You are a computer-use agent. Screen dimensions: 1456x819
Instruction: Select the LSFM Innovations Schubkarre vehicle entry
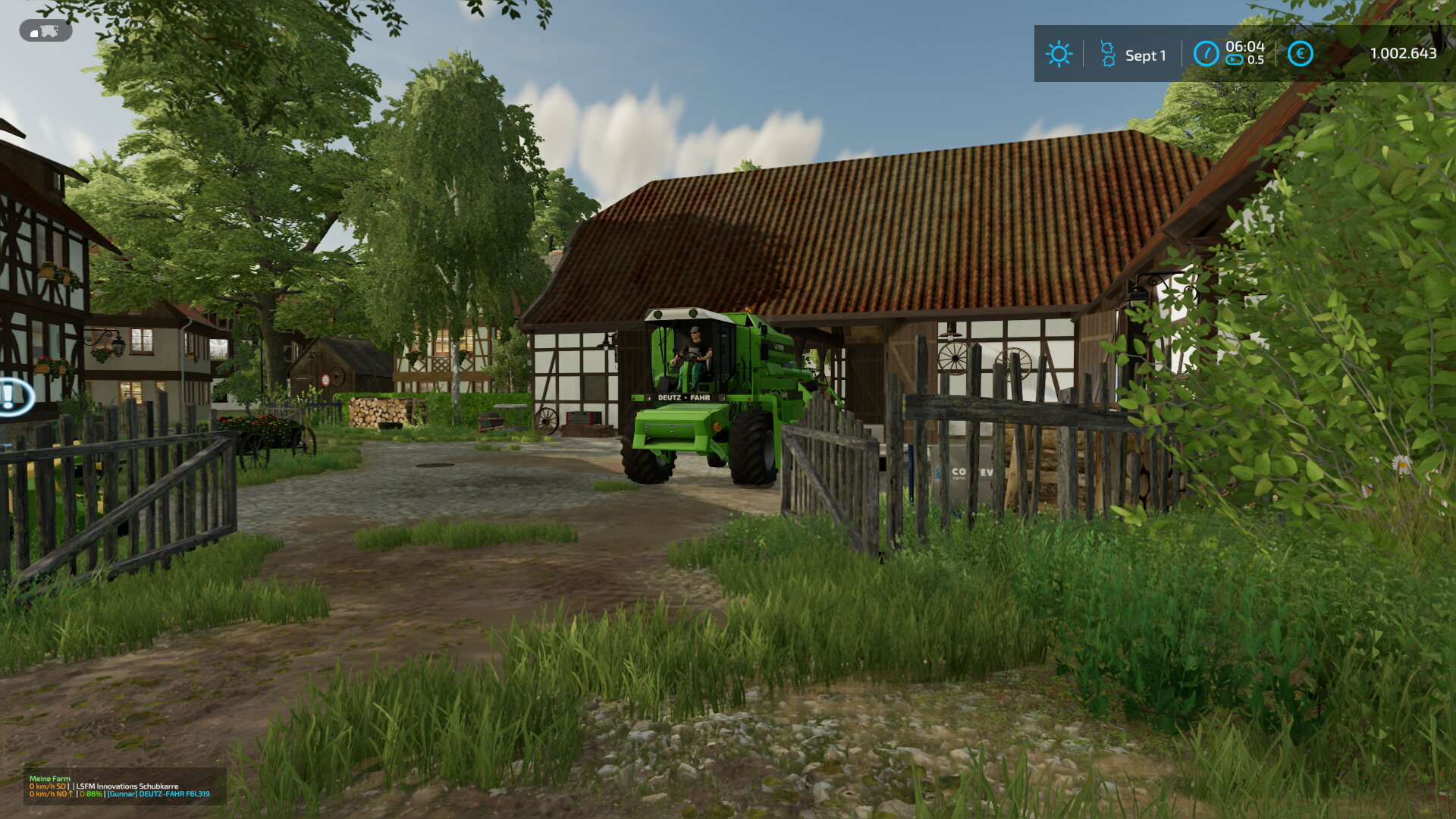127,786
